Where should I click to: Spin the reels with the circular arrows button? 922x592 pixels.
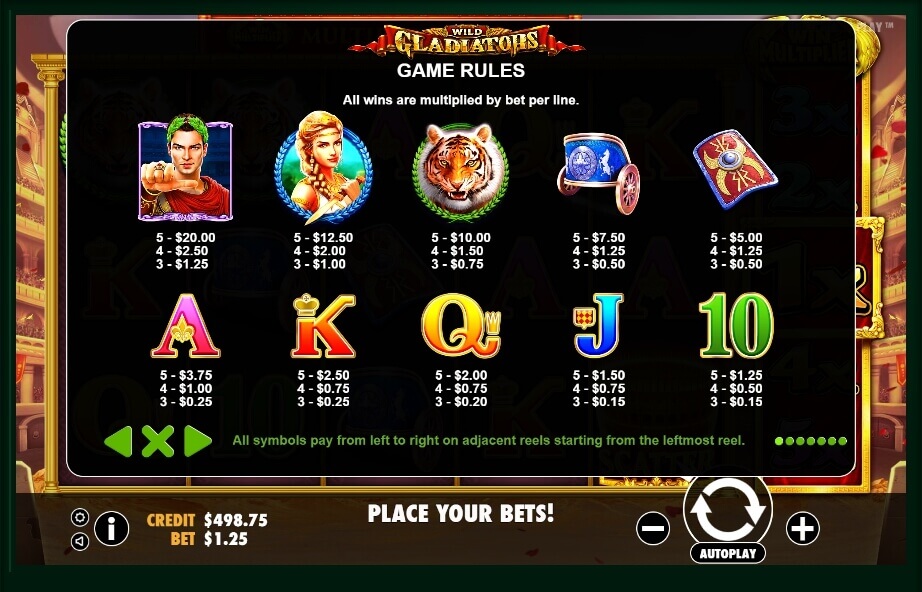727,508
